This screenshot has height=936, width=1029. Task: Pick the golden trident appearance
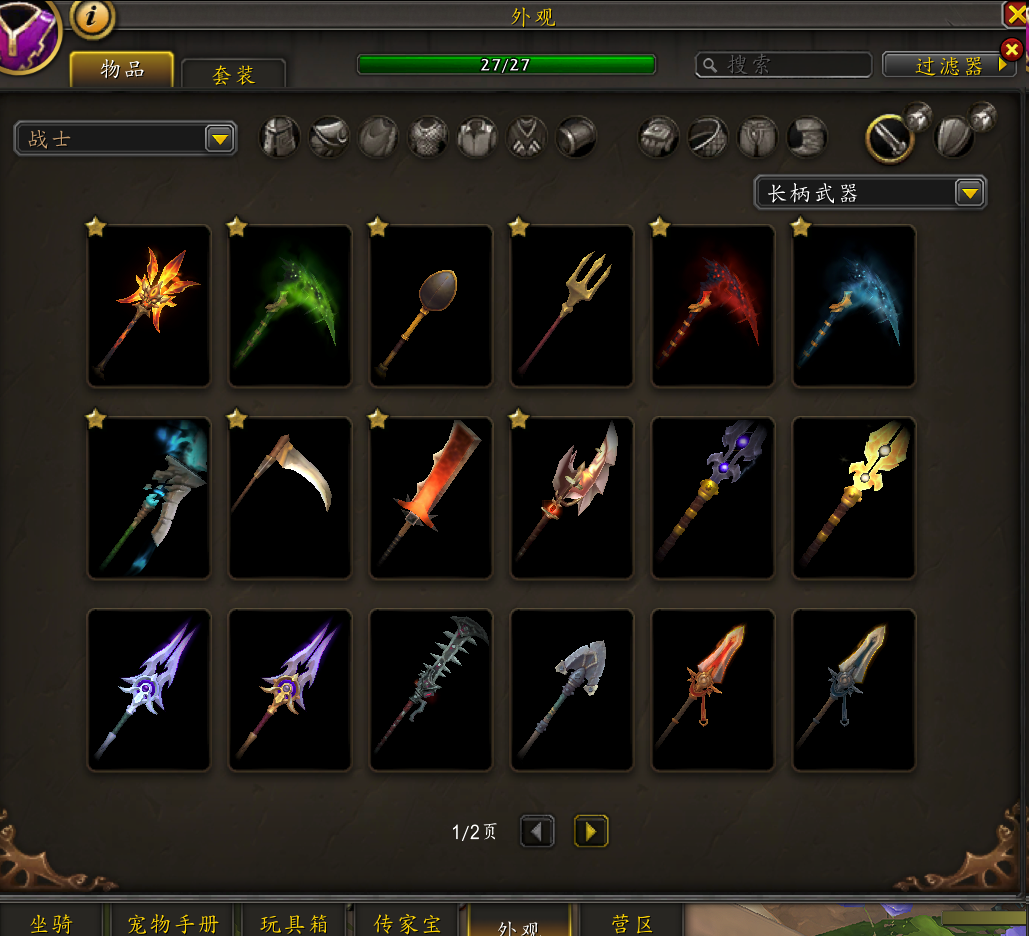[x=572, y=306]
